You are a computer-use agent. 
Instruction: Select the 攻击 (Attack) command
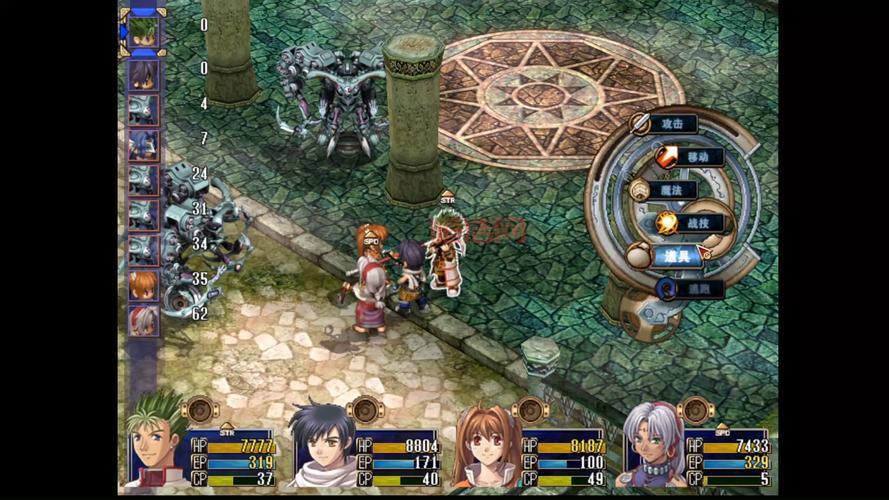[672, 124]
